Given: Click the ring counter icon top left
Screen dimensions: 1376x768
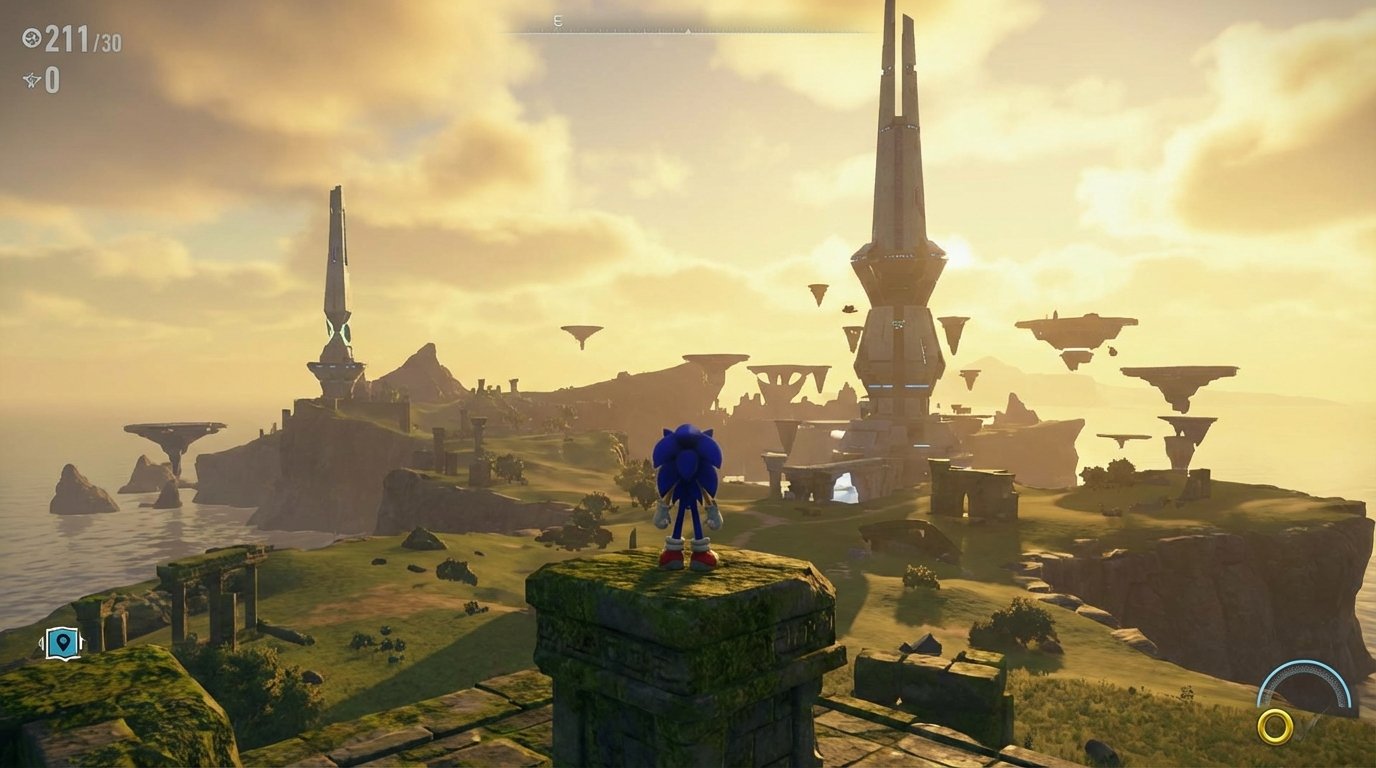Looking at the screenshot, I should (x=31, y=37).
